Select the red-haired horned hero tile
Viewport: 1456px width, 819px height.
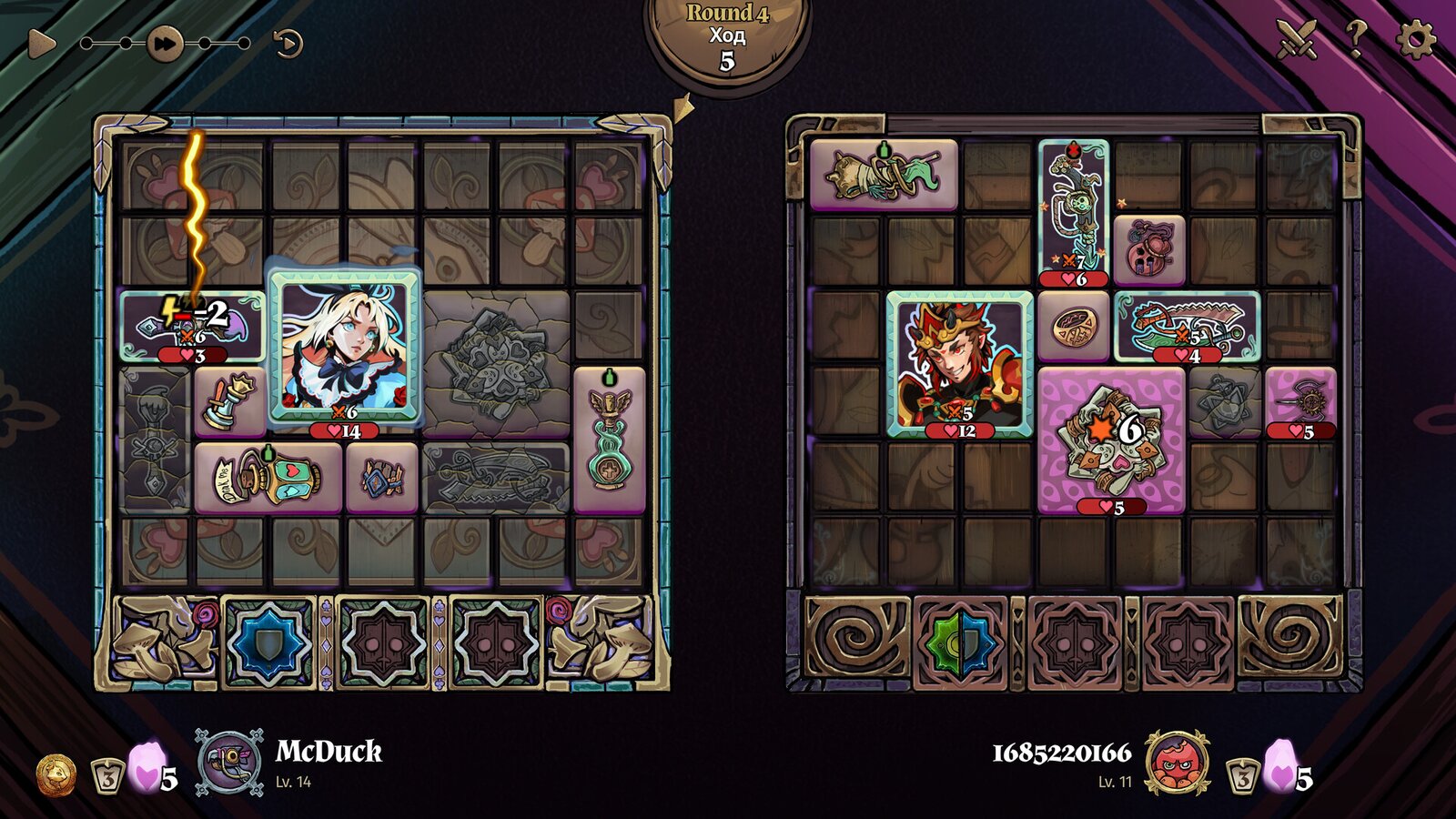click(959, 364)
